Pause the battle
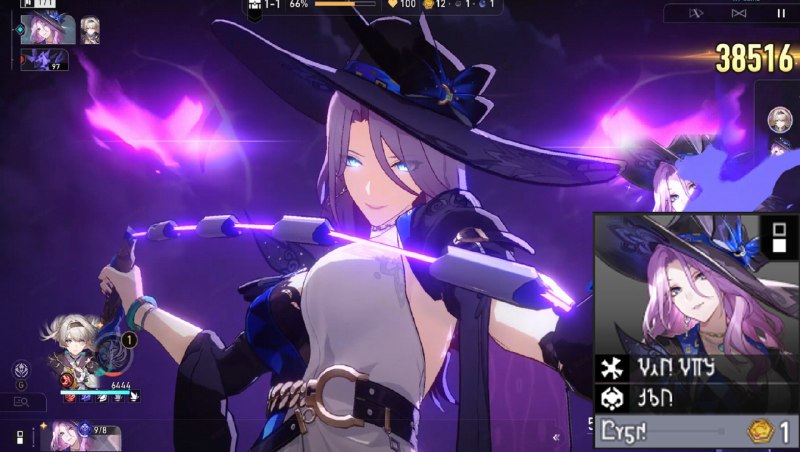 (x=780, y=13)
